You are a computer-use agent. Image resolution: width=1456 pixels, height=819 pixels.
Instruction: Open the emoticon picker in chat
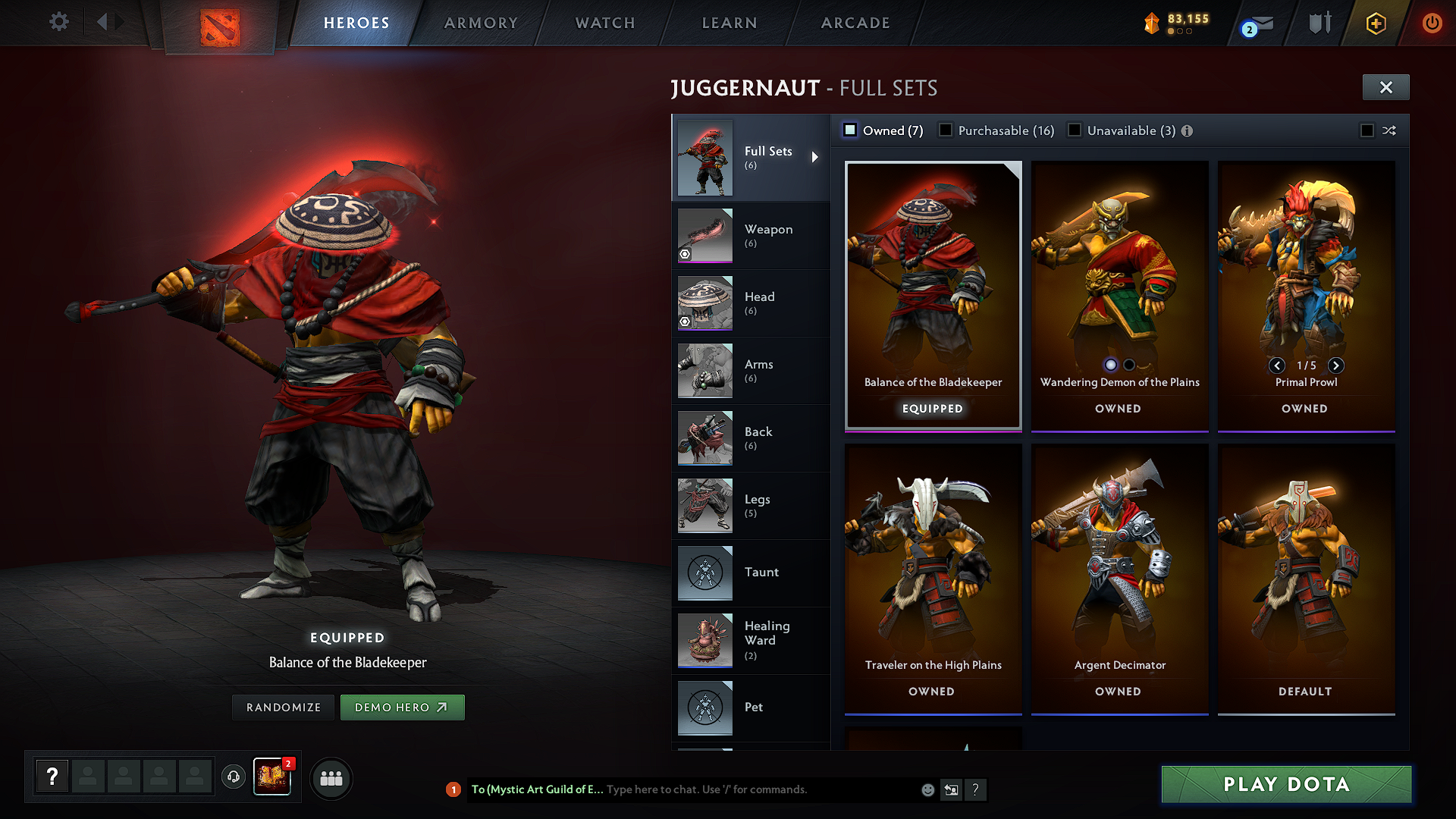(x=927, y=789)
